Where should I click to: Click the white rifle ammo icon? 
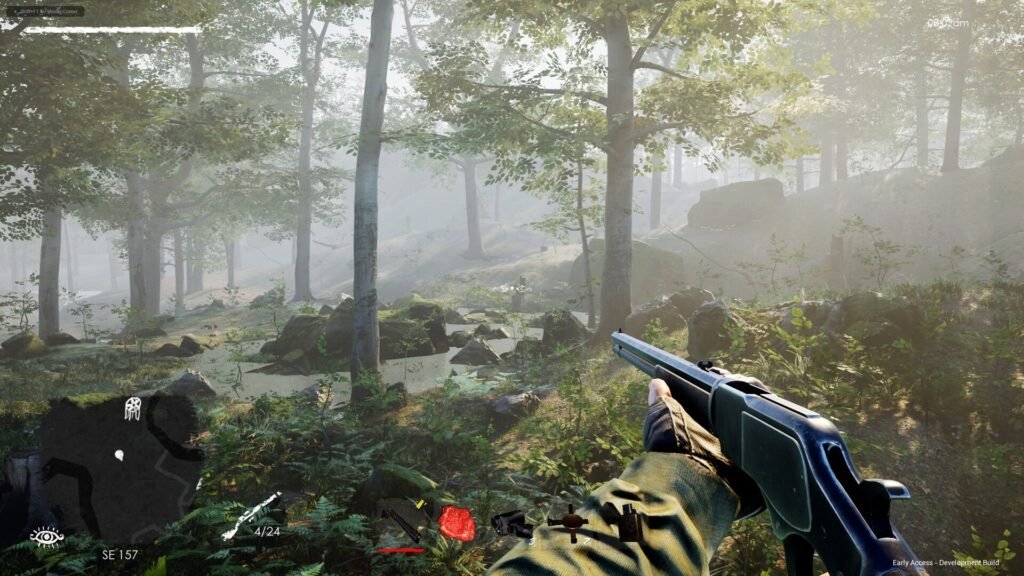252,514
